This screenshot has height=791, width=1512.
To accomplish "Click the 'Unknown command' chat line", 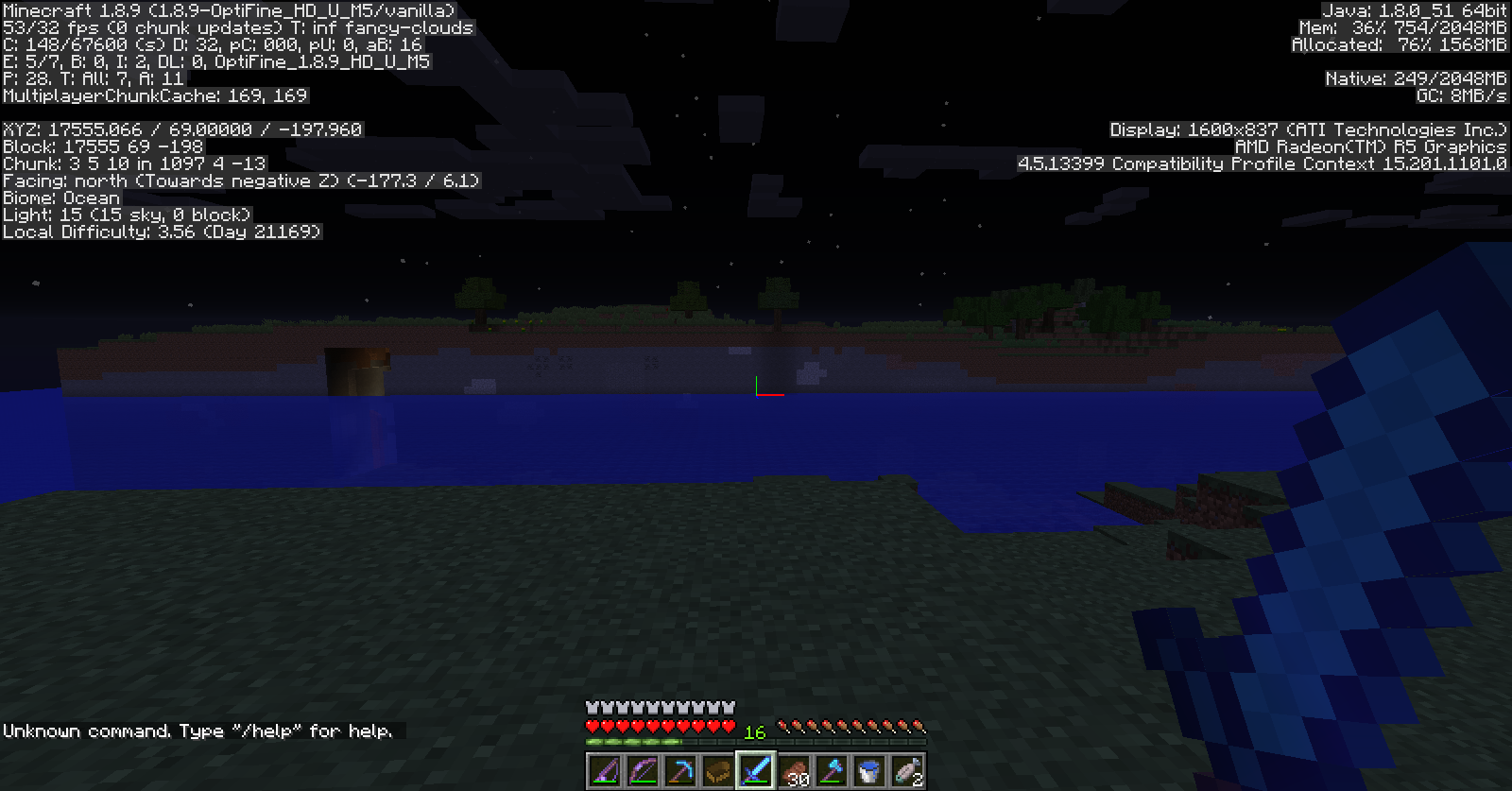I will 90,731.
